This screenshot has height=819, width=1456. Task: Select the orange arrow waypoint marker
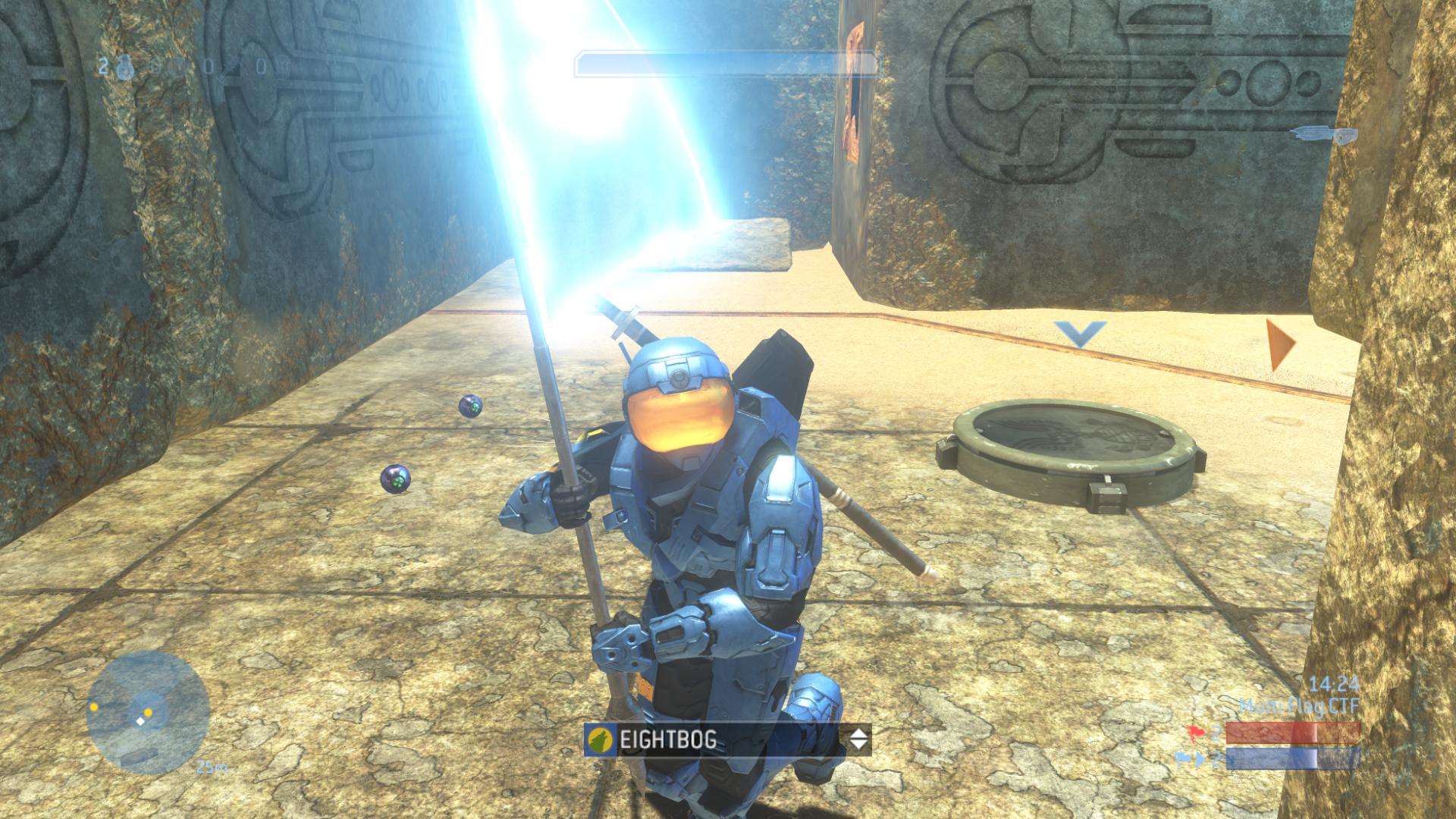(1279, 345)
